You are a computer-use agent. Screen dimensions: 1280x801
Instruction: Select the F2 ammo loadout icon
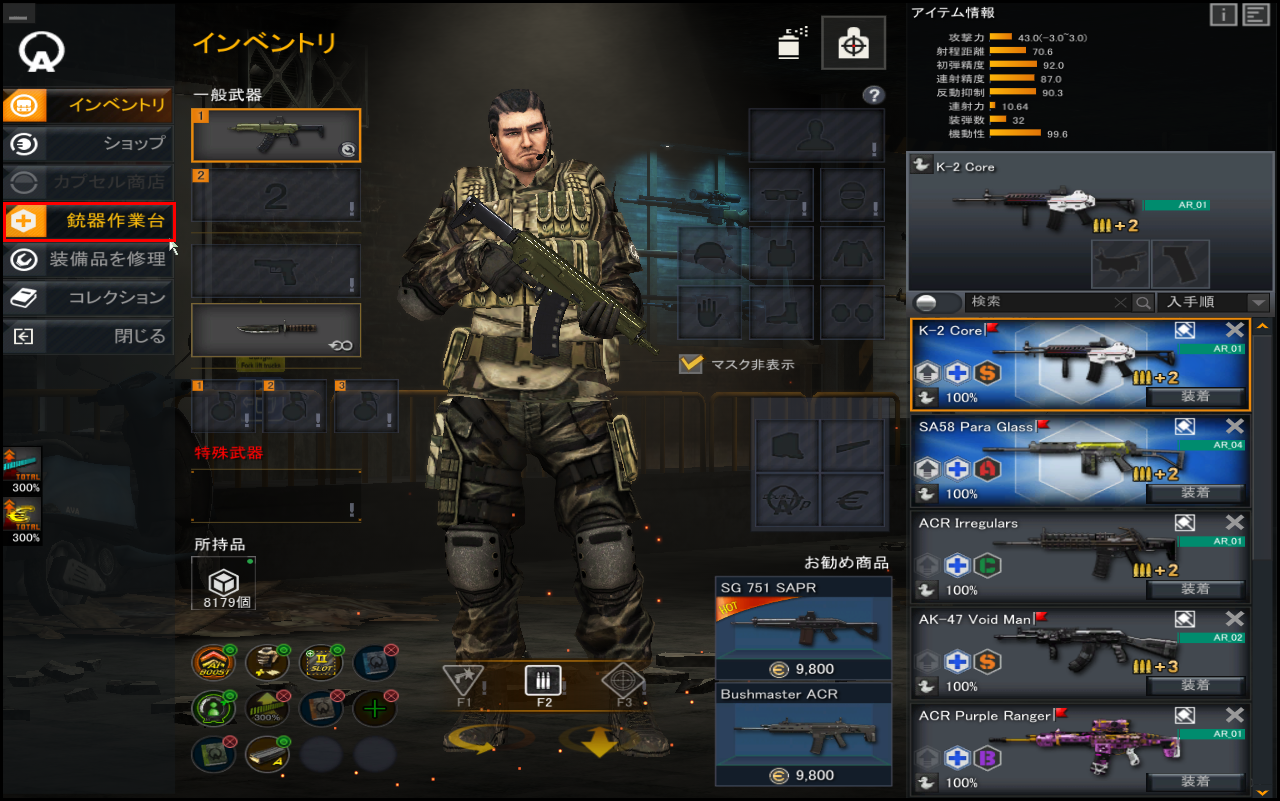click(x=543, y=680)
